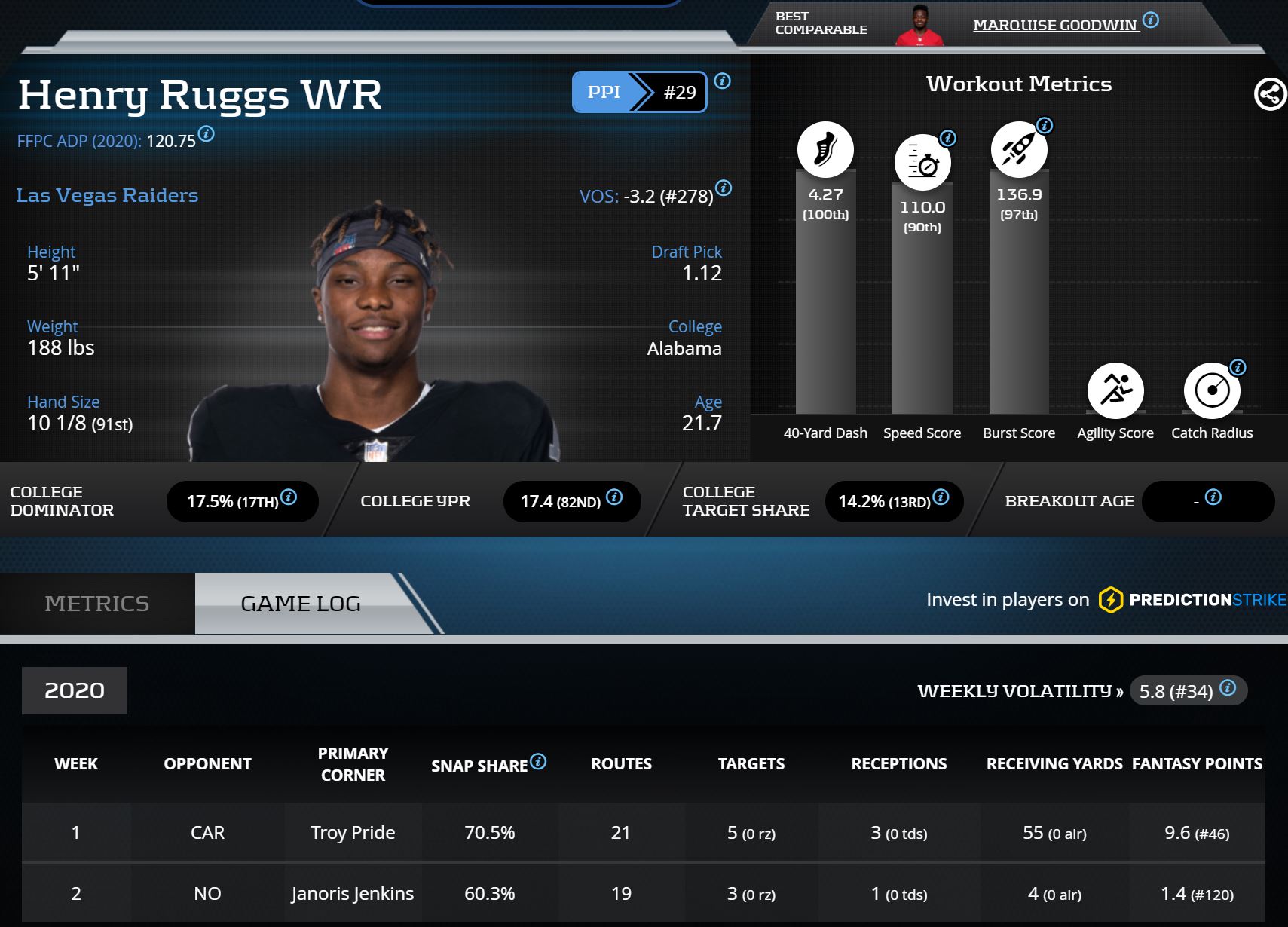Open Las Vegas Raiders team link

coord(107,195)
